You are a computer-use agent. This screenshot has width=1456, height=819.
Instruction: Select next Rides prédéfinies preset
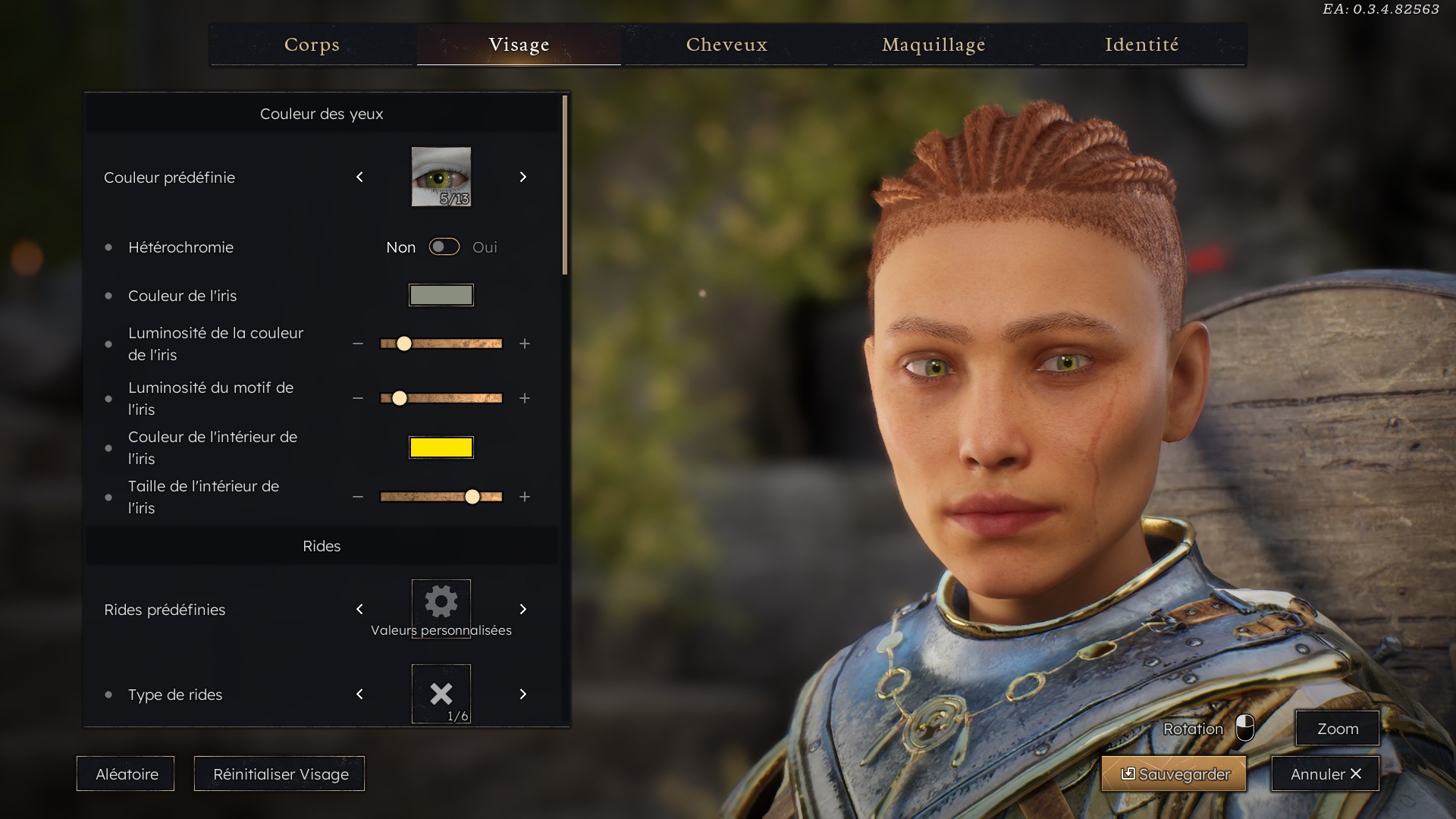tap(523, 610)
